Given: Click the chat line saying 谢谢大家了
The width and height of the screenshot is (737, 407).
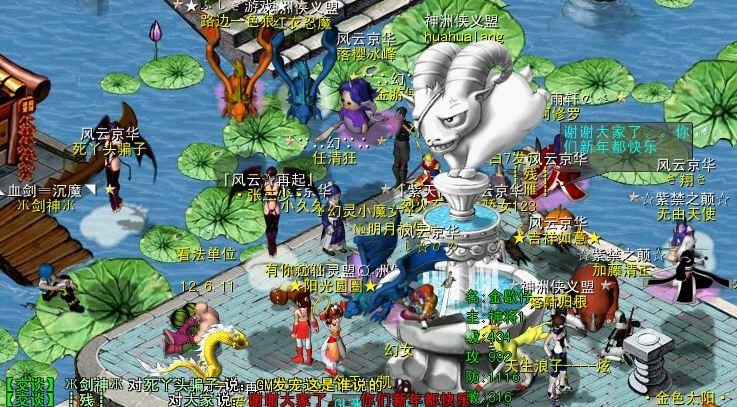Looking at the screenshot, I should 300,399.
